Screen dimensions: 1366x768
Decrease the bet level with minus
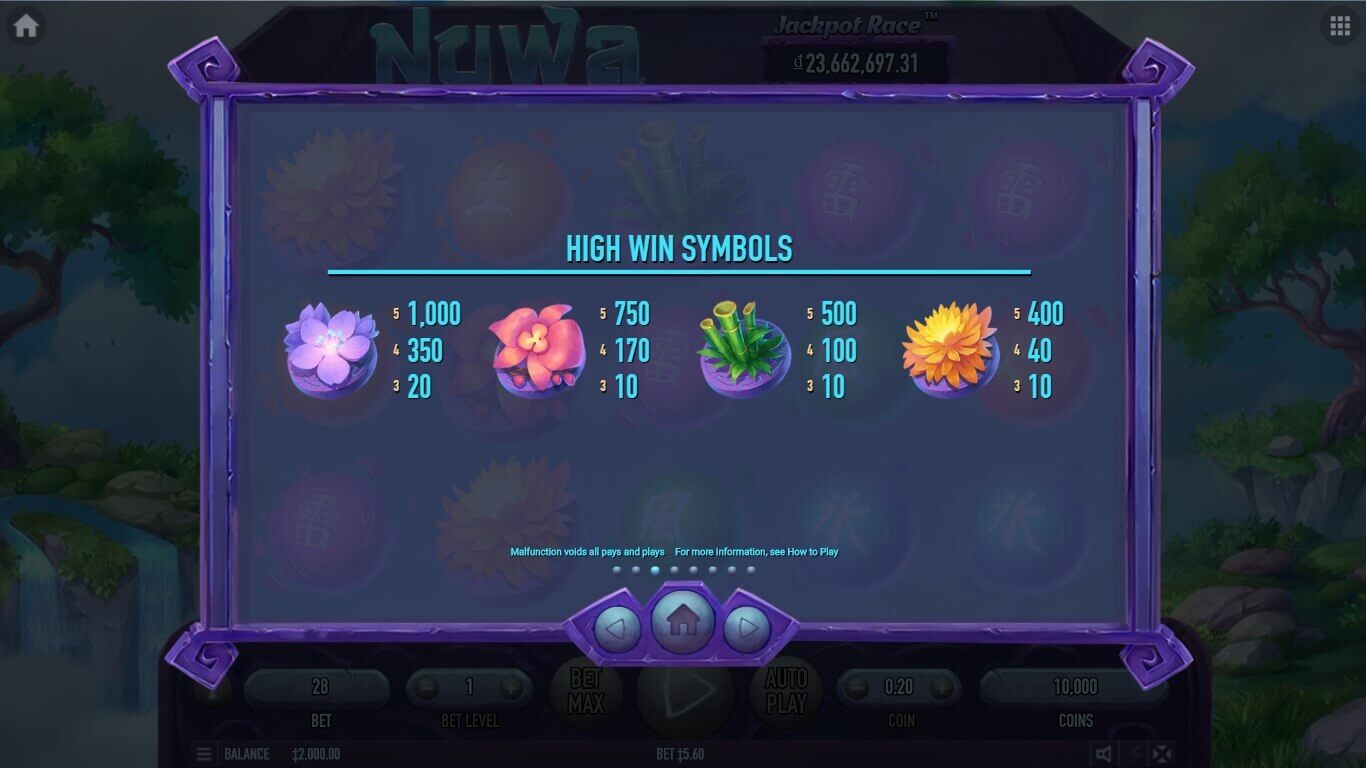427,688
